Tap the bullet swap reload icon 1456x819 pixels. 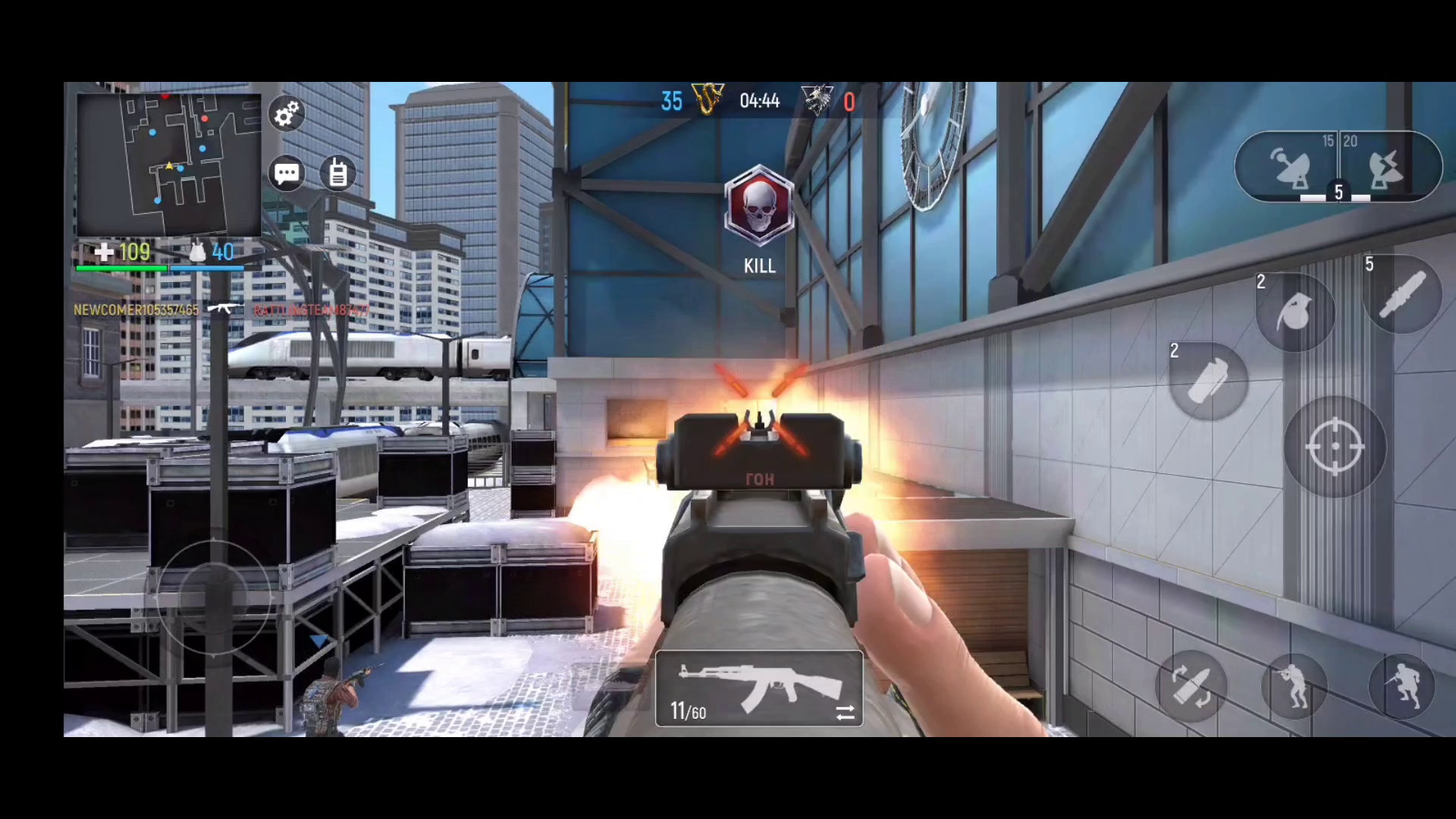(1191, 685)
